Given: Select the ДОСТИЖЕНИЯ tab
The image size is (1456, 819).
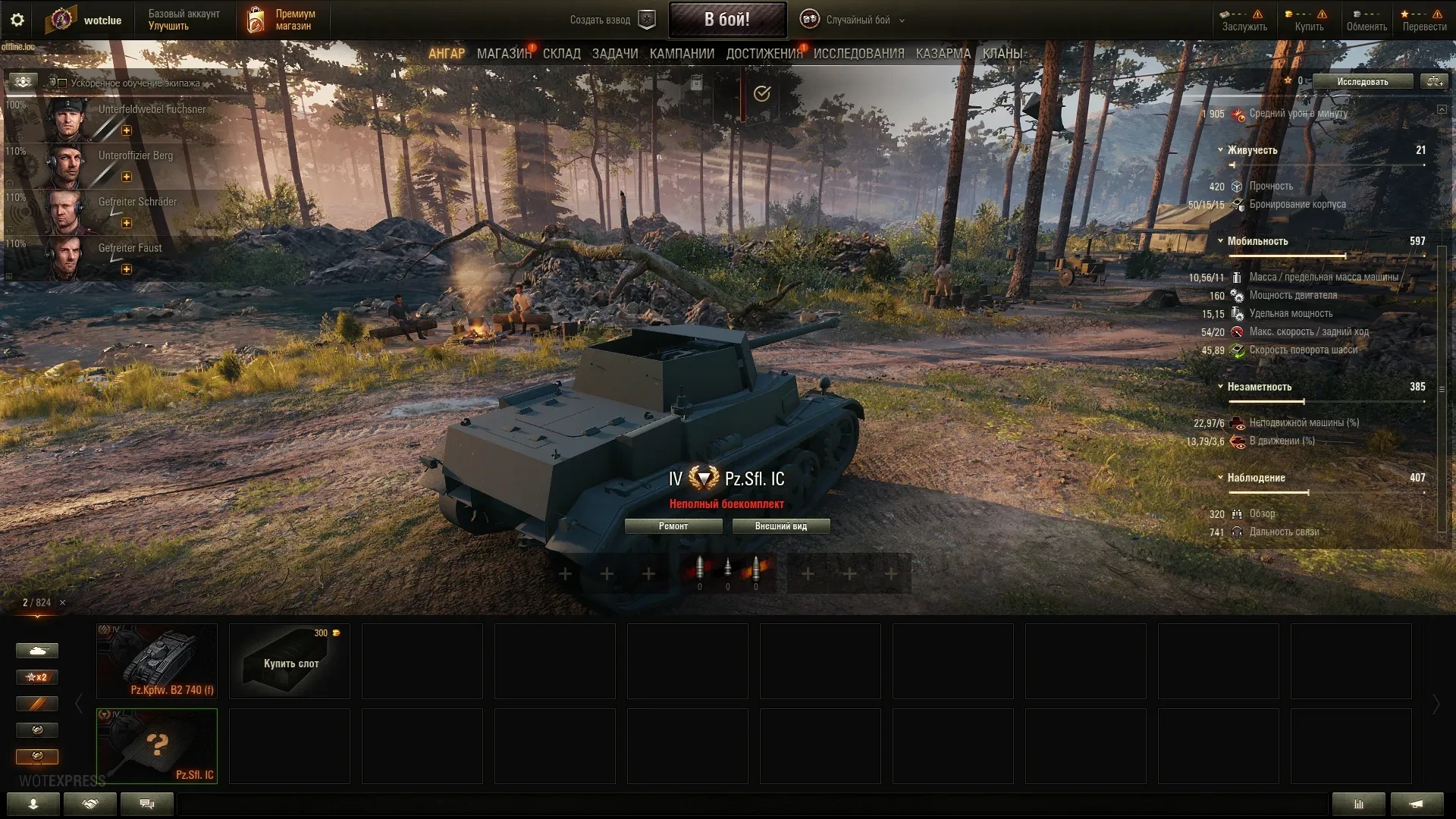Looking at the screenshot, I should click(x=764, y=54).
